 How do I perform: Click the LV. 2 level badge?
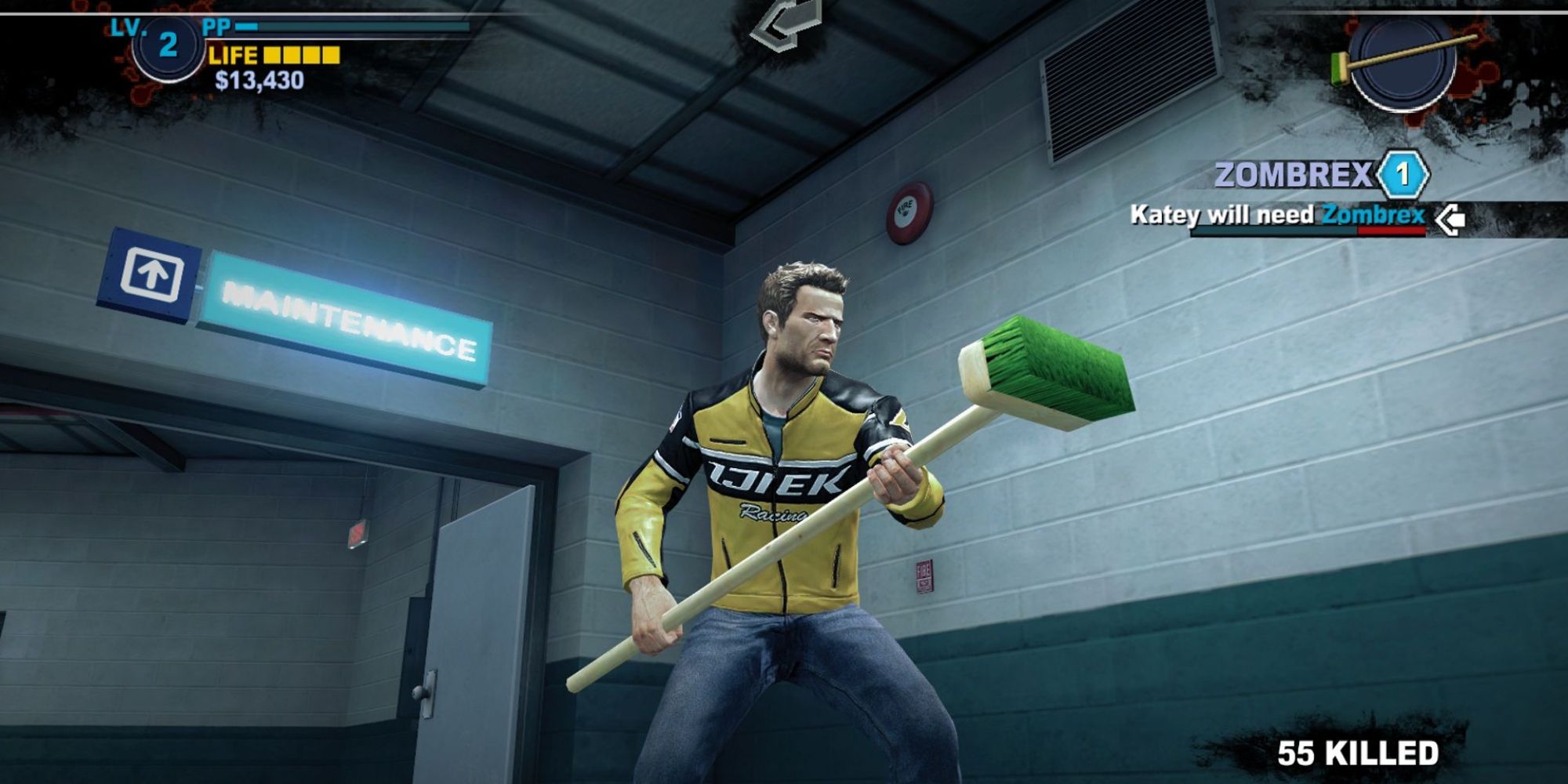[x=166, y=47]
